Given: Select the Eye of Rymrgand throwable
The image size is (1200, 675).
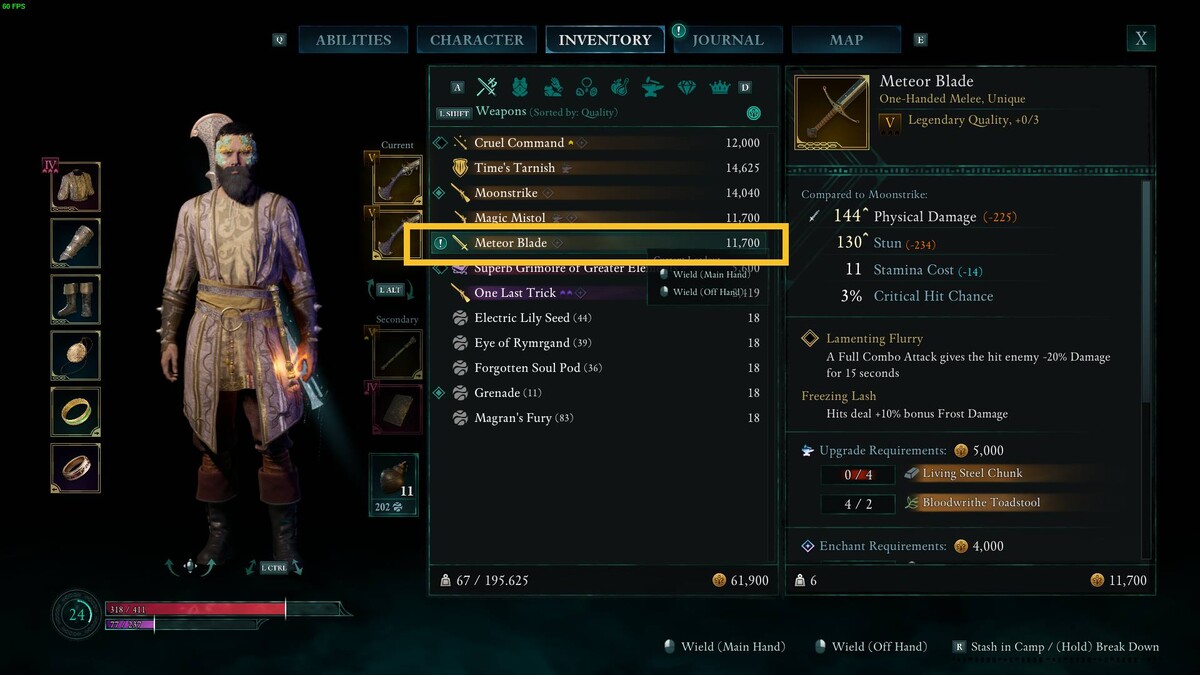Looking at the screenshot, I should [x=520, y=343].
